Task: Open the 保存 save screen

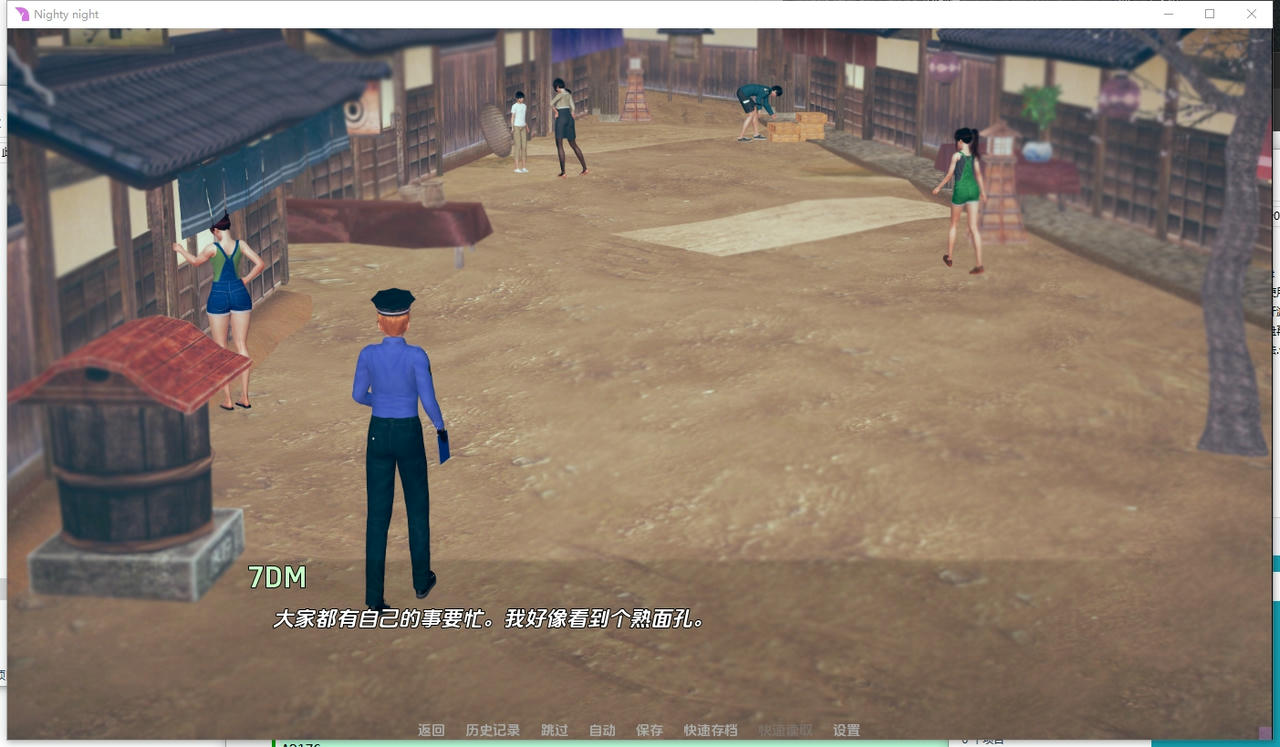Action: pos(650,730)
